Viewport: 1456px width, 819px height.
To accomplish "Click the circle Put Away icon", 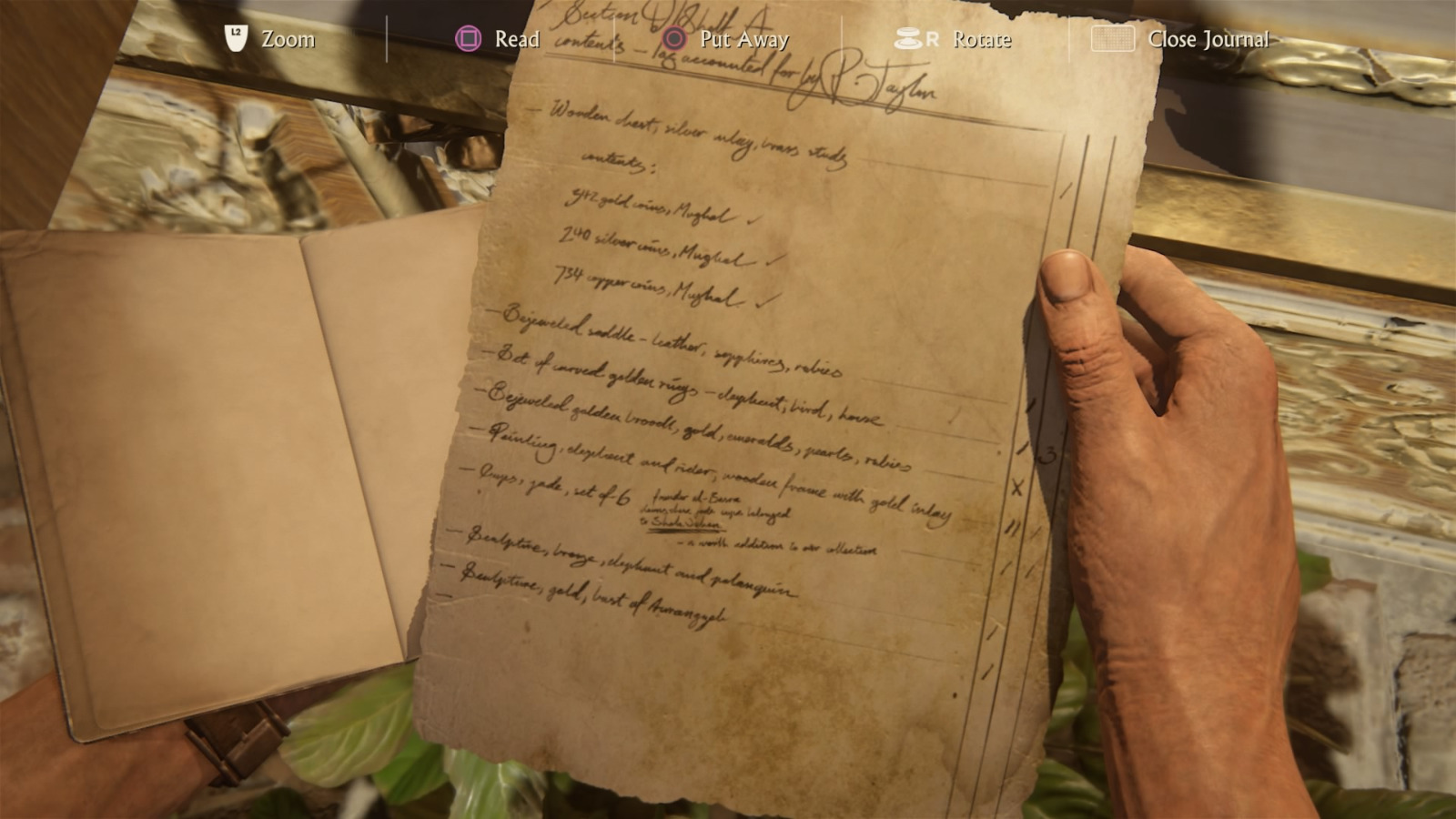I will pos(673,39).
